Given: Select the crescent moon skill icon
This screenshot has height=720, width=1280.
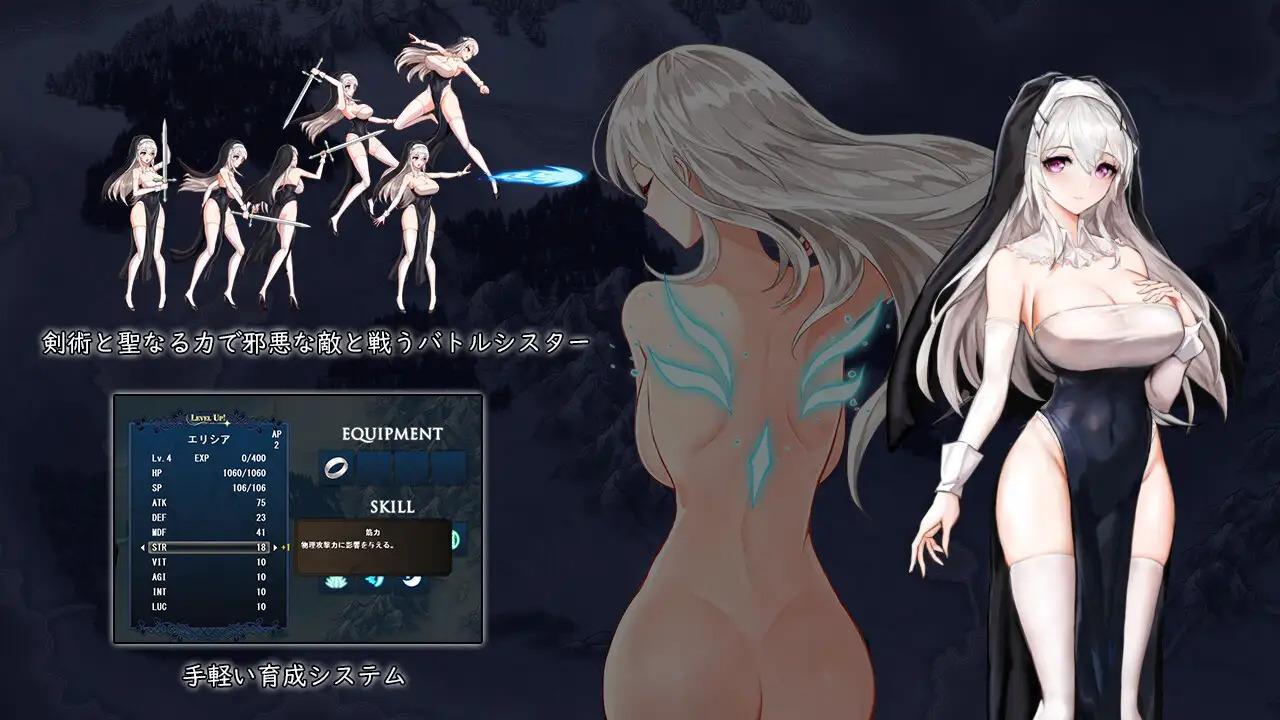Looking at the screenshot, I should tap(412, 580).
